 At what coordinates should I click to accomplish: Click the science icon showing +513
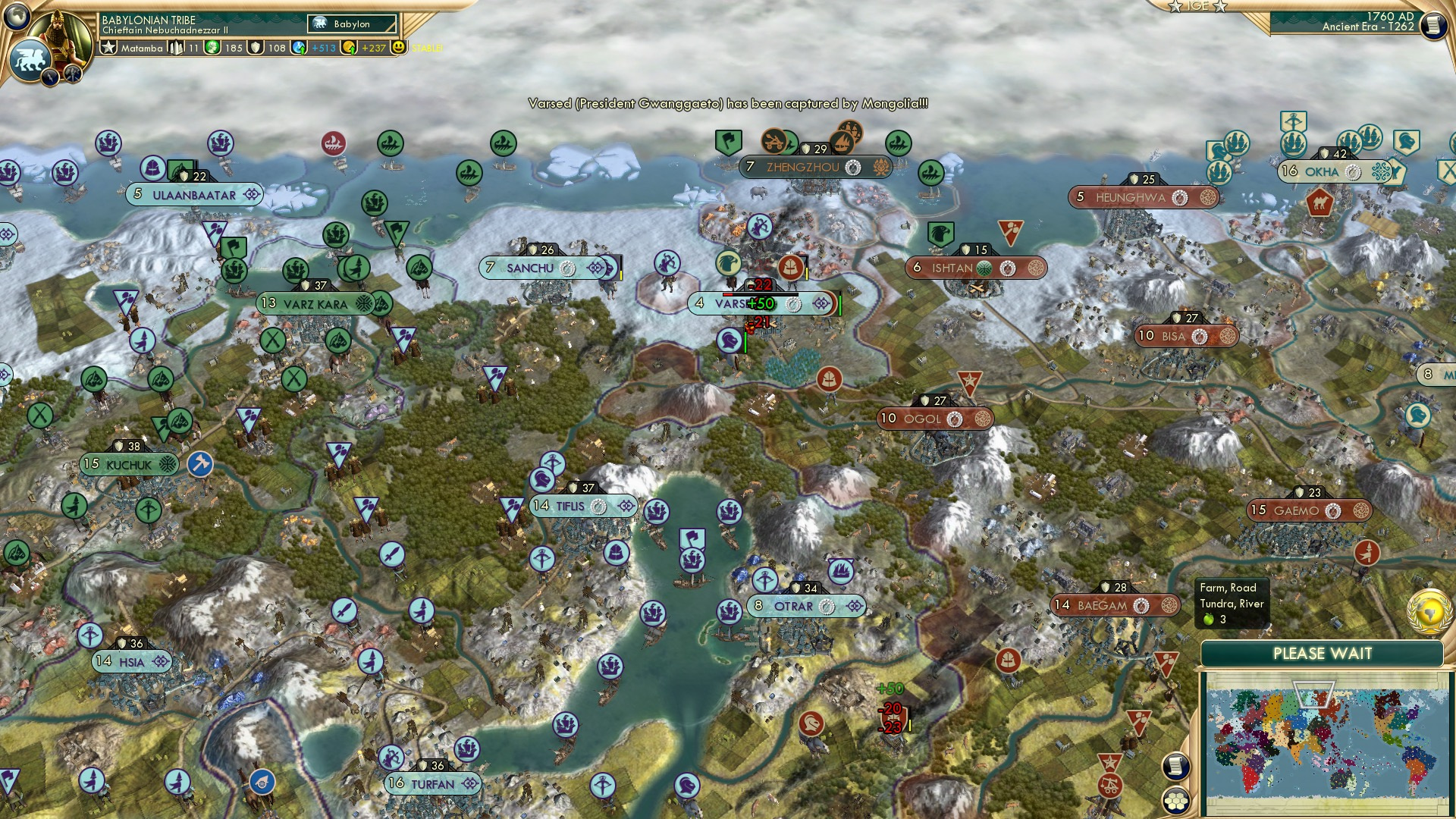[299, 48]
